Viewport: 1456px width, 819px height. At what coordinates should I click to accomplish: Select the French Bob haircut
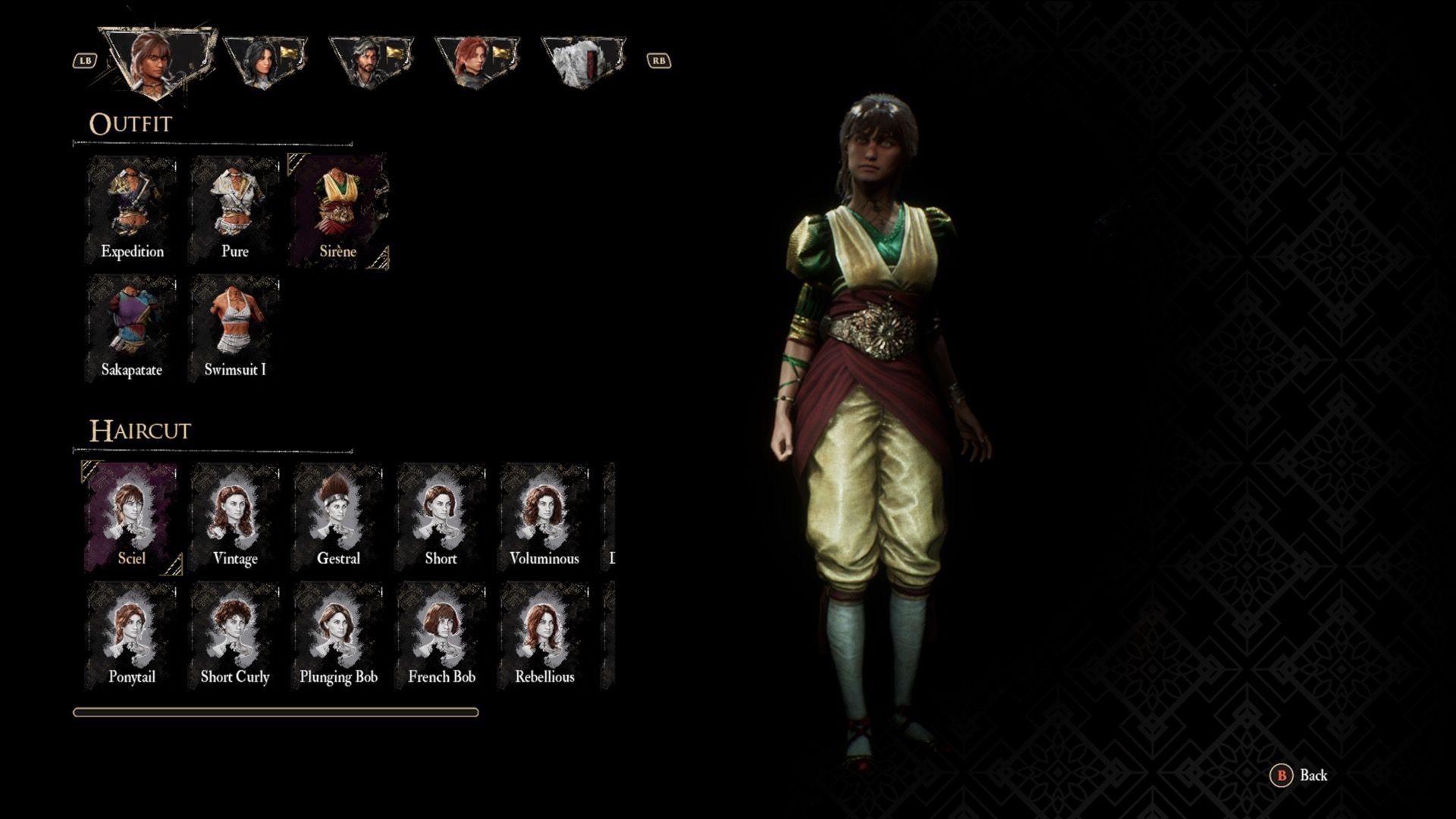442,629
